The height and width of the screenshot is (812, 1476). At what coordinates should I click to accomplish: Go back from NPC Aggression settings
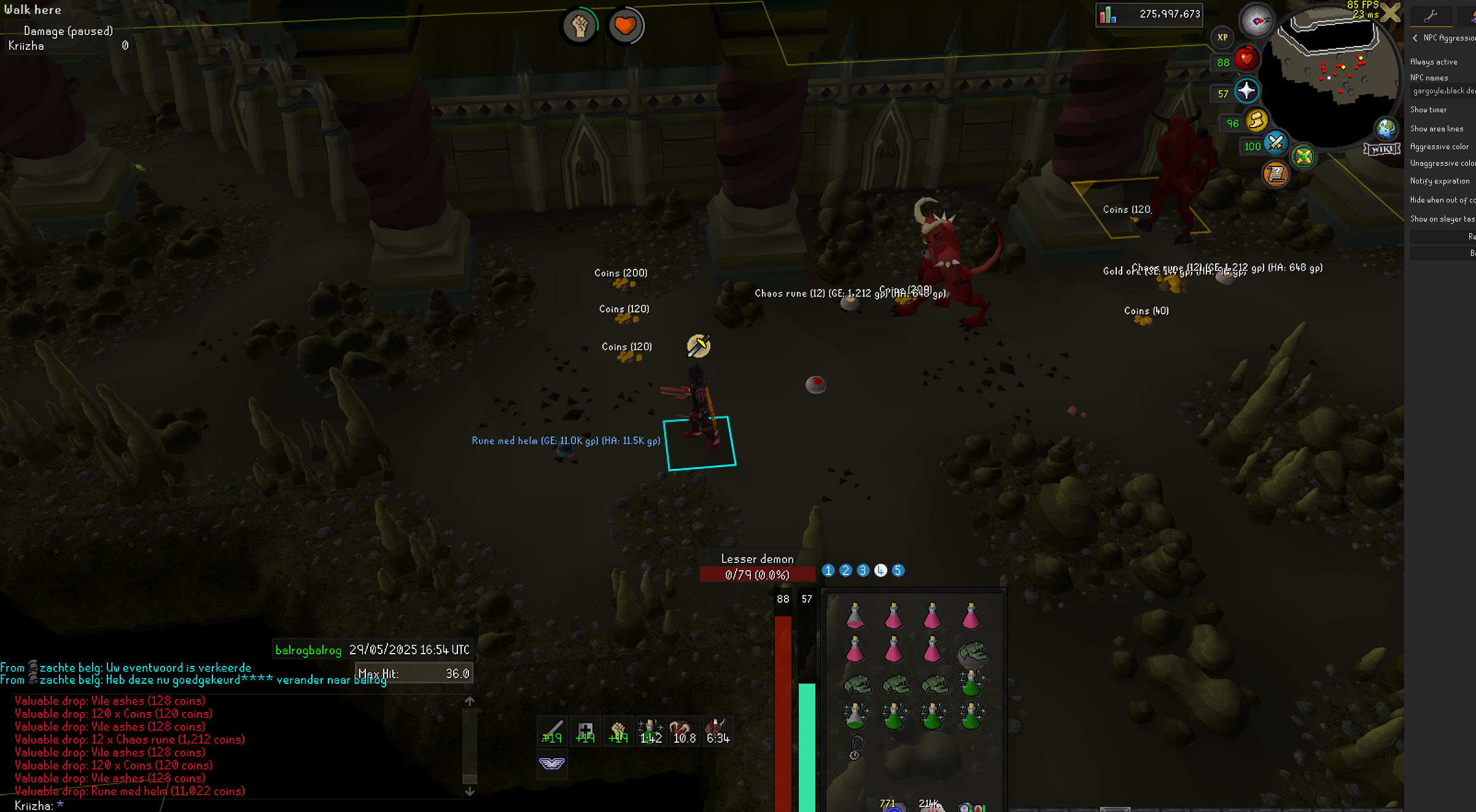1415,38
